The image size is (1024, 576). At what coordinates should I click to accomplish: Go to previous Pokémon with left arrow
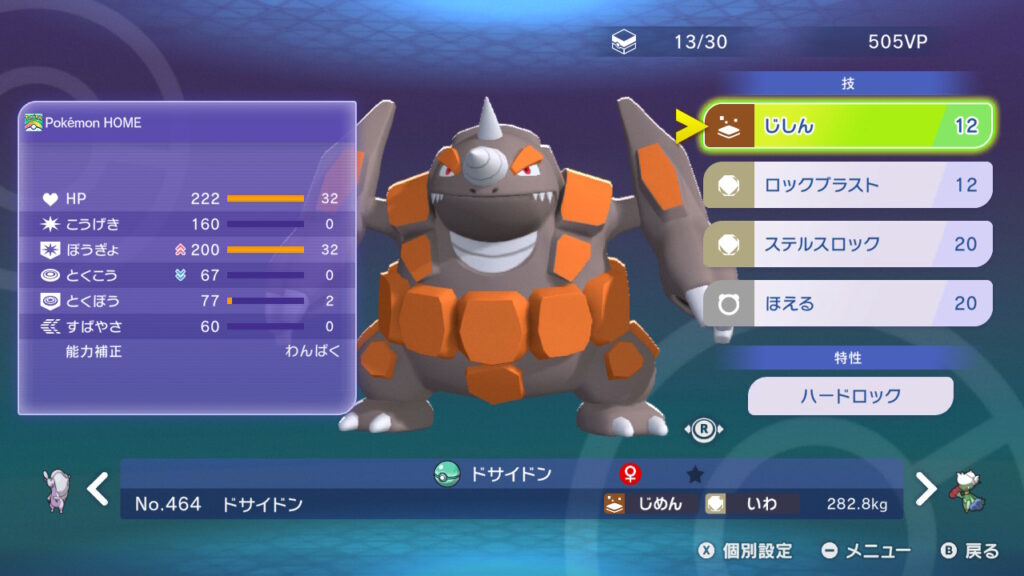[x=97, y=489]
